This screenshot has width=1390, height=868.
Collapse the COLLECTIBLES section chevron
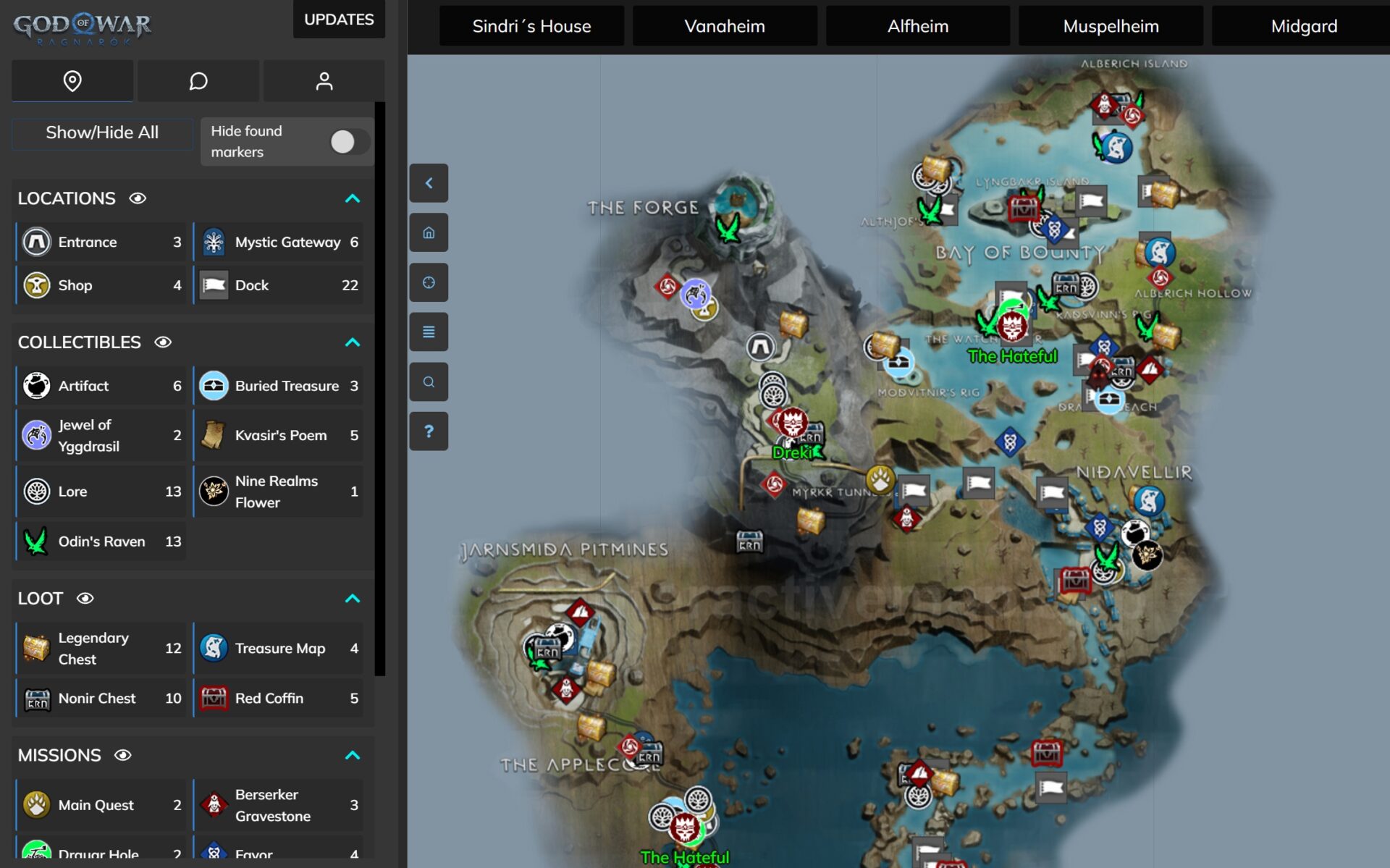353,342
